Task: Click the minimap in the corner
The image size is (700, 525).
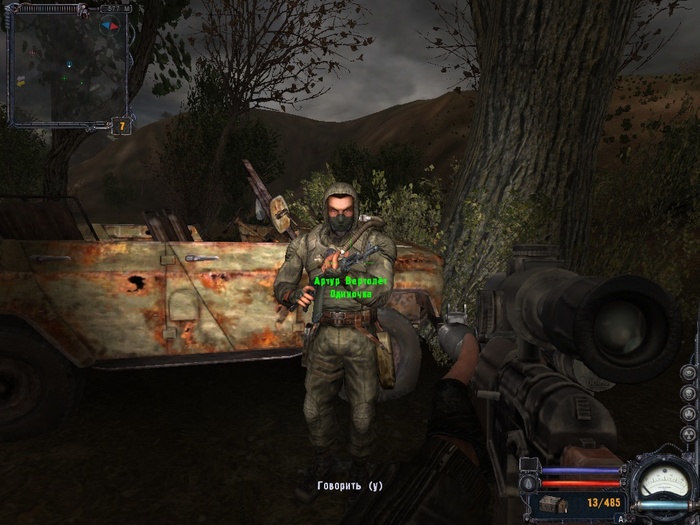Action: (68, 66)
